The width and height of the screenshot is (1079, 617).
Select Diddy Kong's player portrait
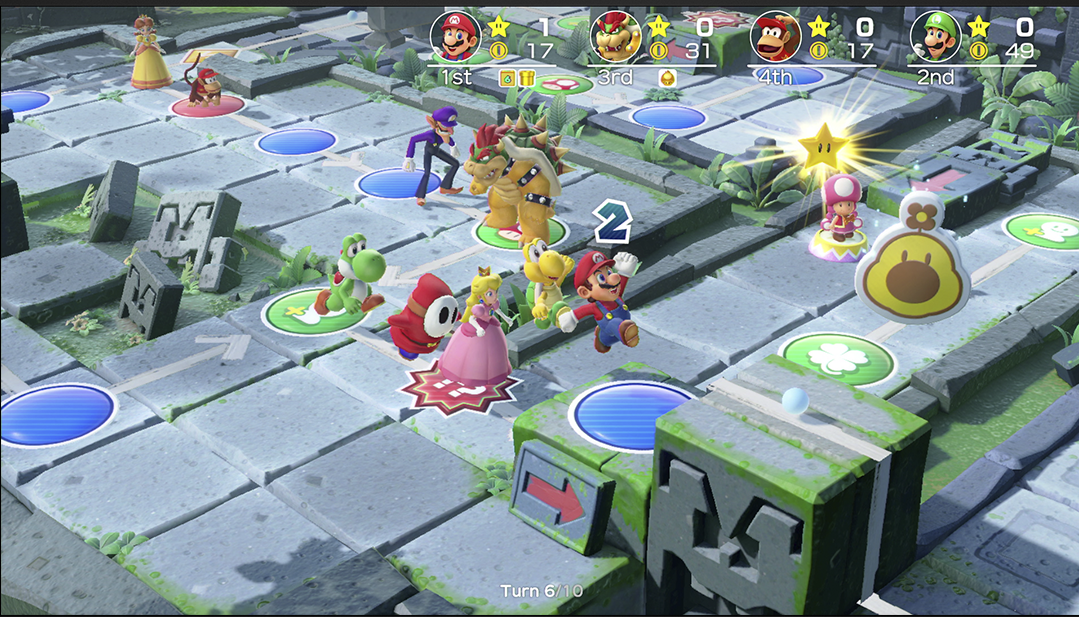tap(775, 37)
